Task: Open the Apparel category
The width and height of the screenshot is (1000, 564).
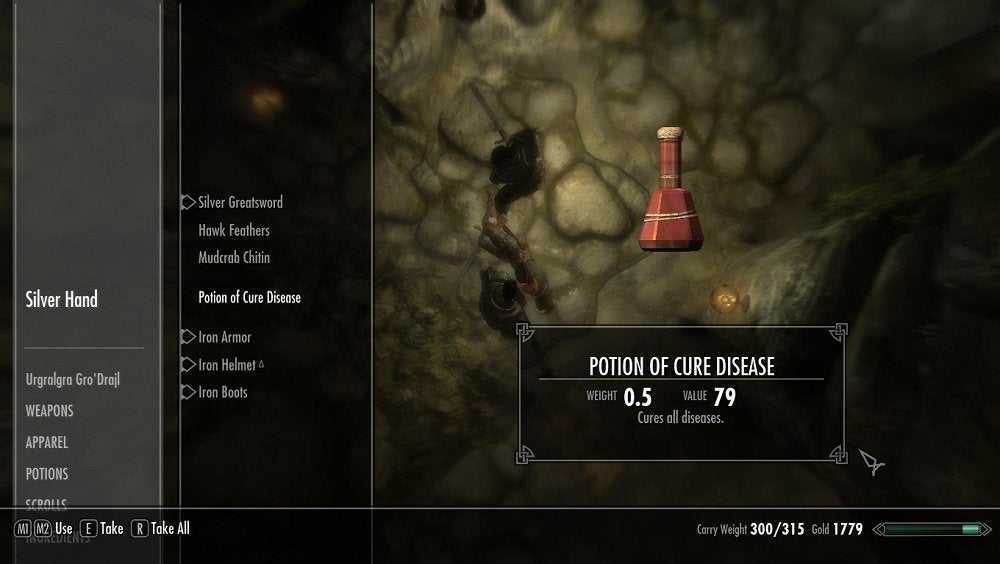Action: pos(47,442)
